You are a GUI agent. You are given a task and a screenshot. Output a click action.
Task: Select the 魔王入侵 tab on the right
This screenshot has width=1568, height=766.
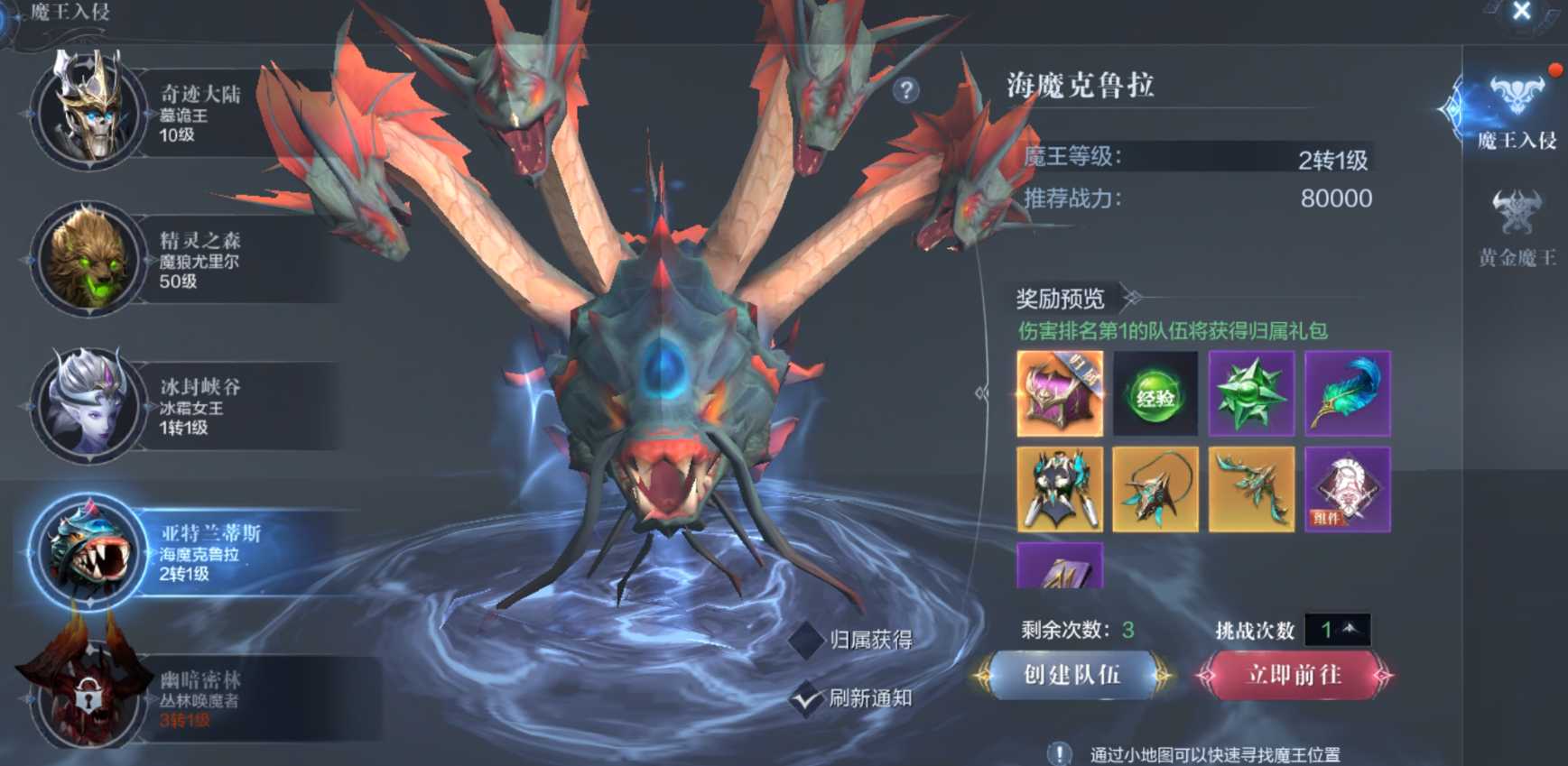coord(1517,115)
